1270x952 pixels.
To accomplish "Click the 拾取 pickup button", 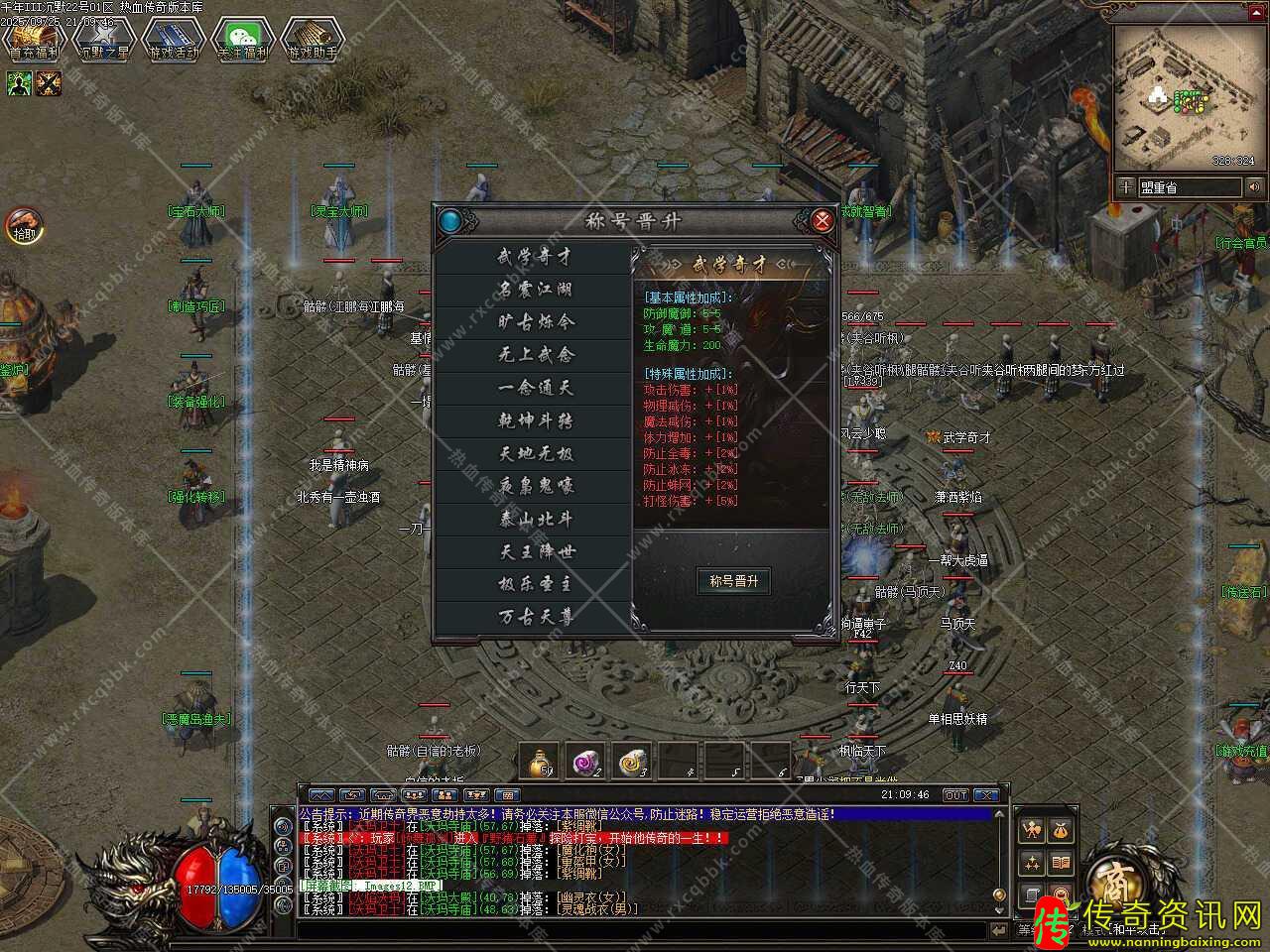I will click(23, 226).
